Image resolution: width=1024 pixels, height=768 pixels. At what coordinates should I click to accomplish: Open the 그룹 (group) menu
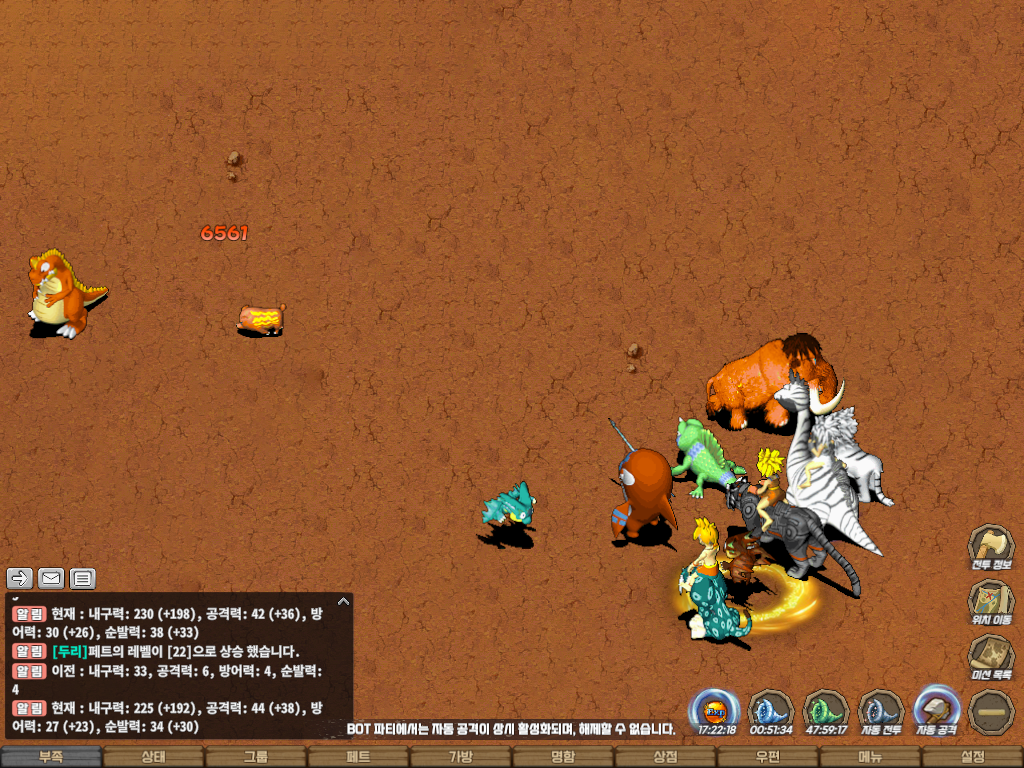coord(256,757)
